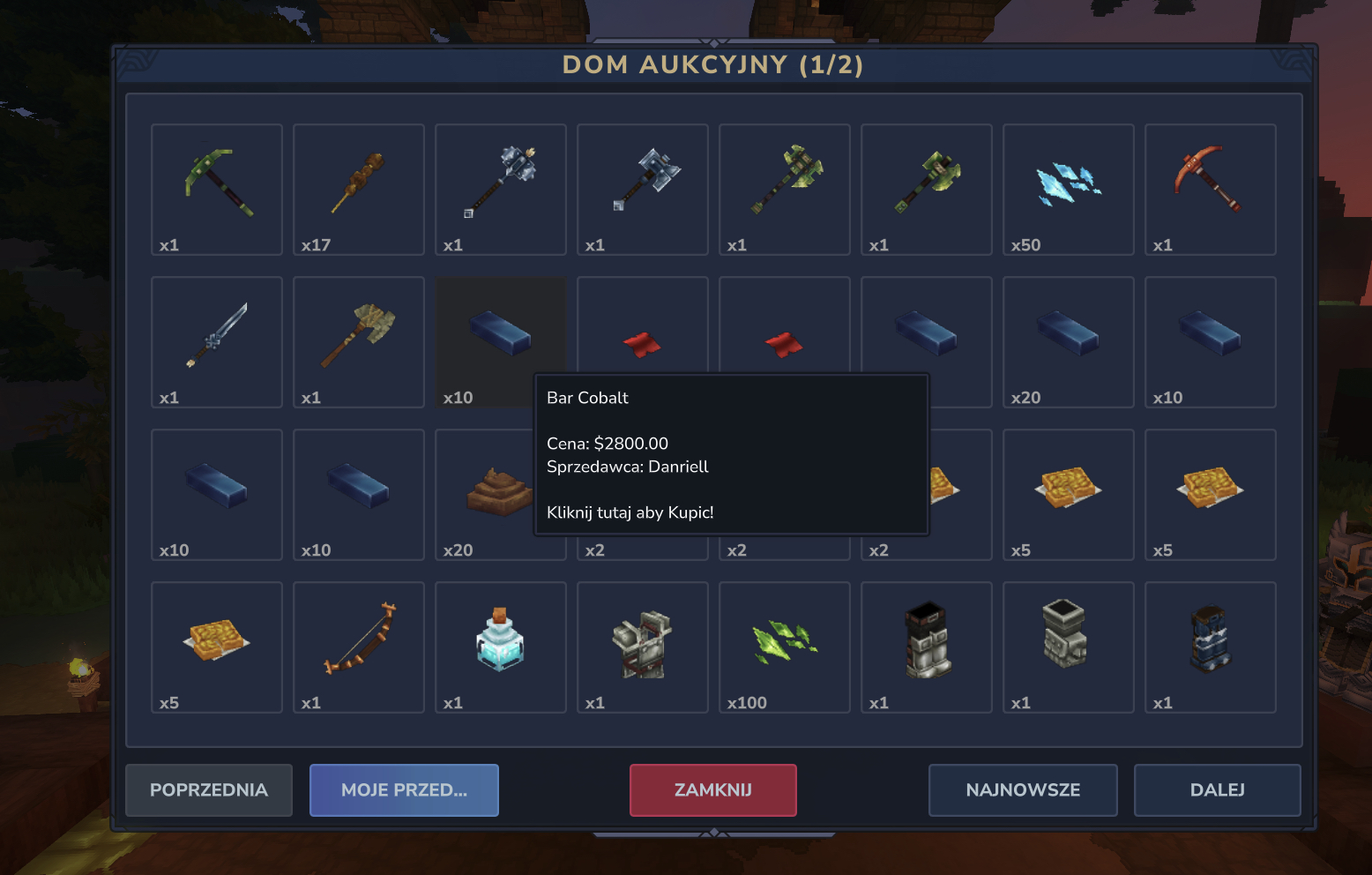Viewport: 1372px width, 875px height.
Task: Open the MOJE PRZED... listings button
Action: click(x=404, y=790)
